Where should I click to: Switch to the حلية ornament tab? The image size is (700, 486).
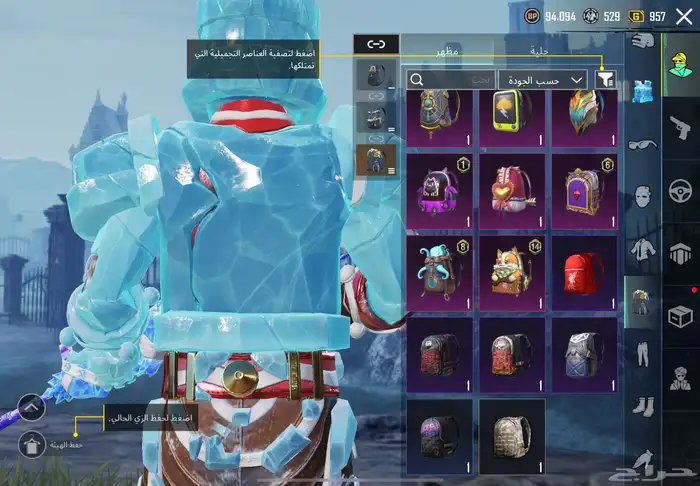(x=539, y=48)
